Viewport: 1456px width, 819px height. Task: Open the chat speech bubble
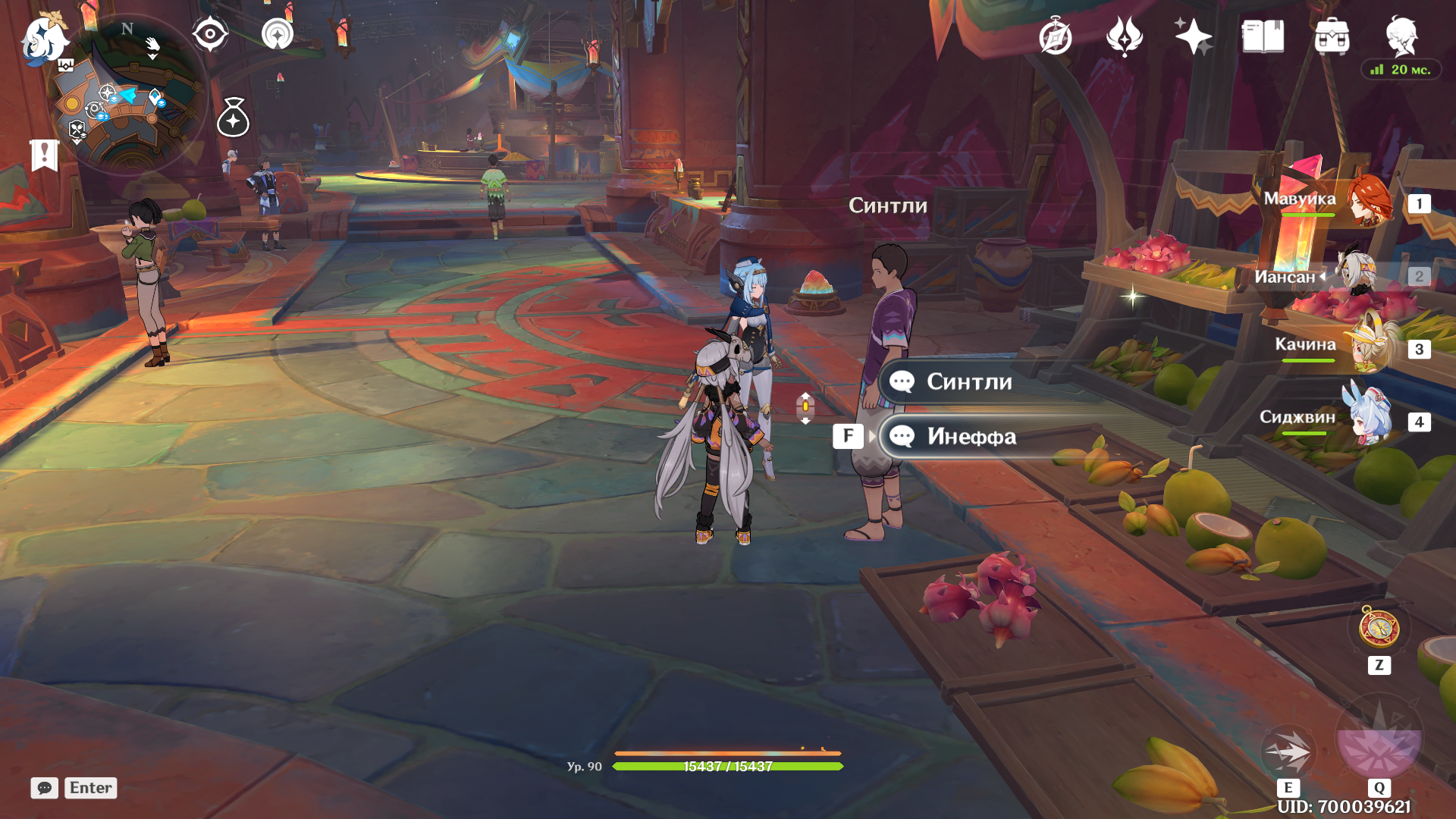tap(44, 788)
